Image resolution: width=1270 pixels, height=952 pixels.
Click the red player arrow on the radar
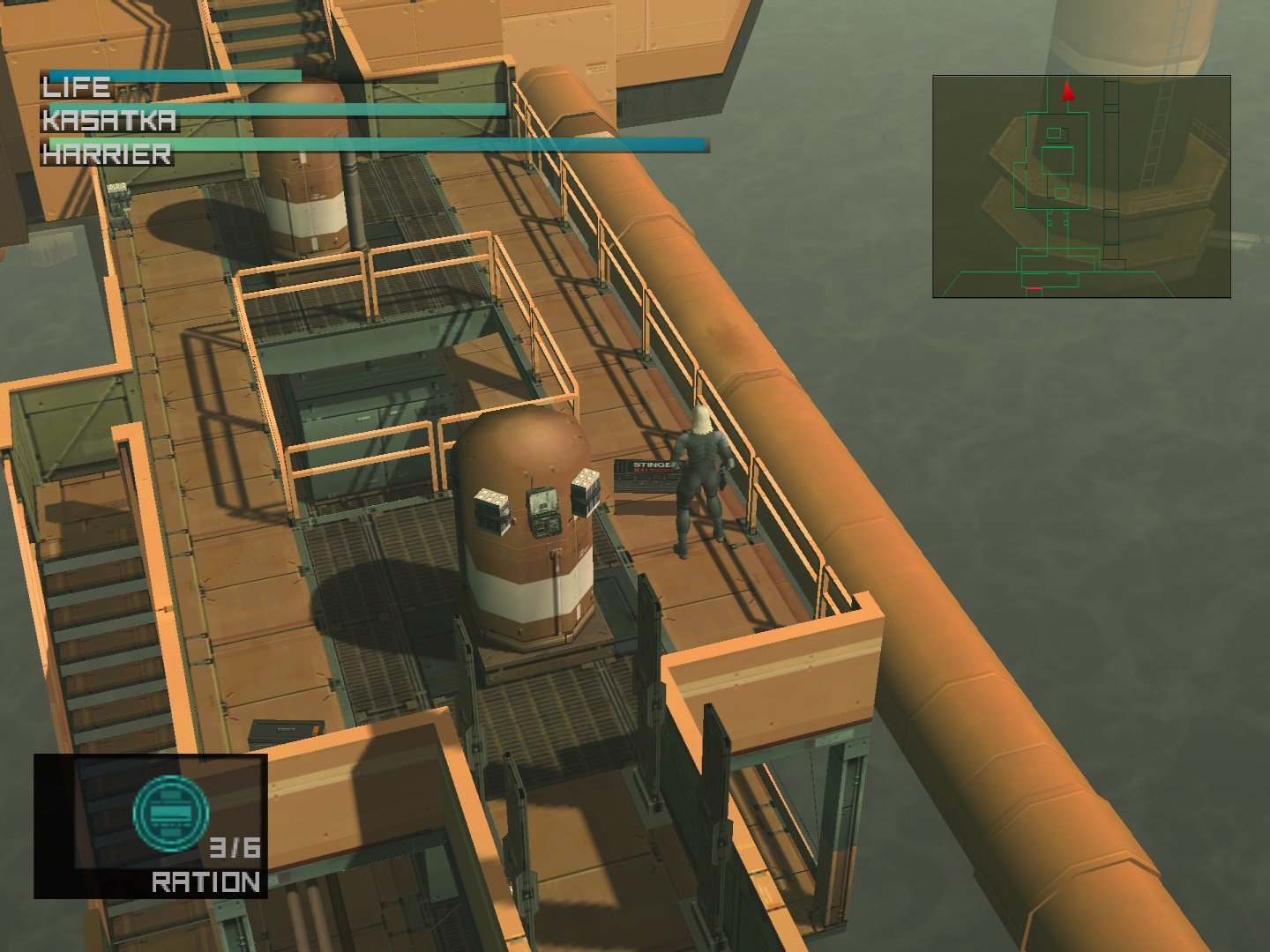(1068, 91)
